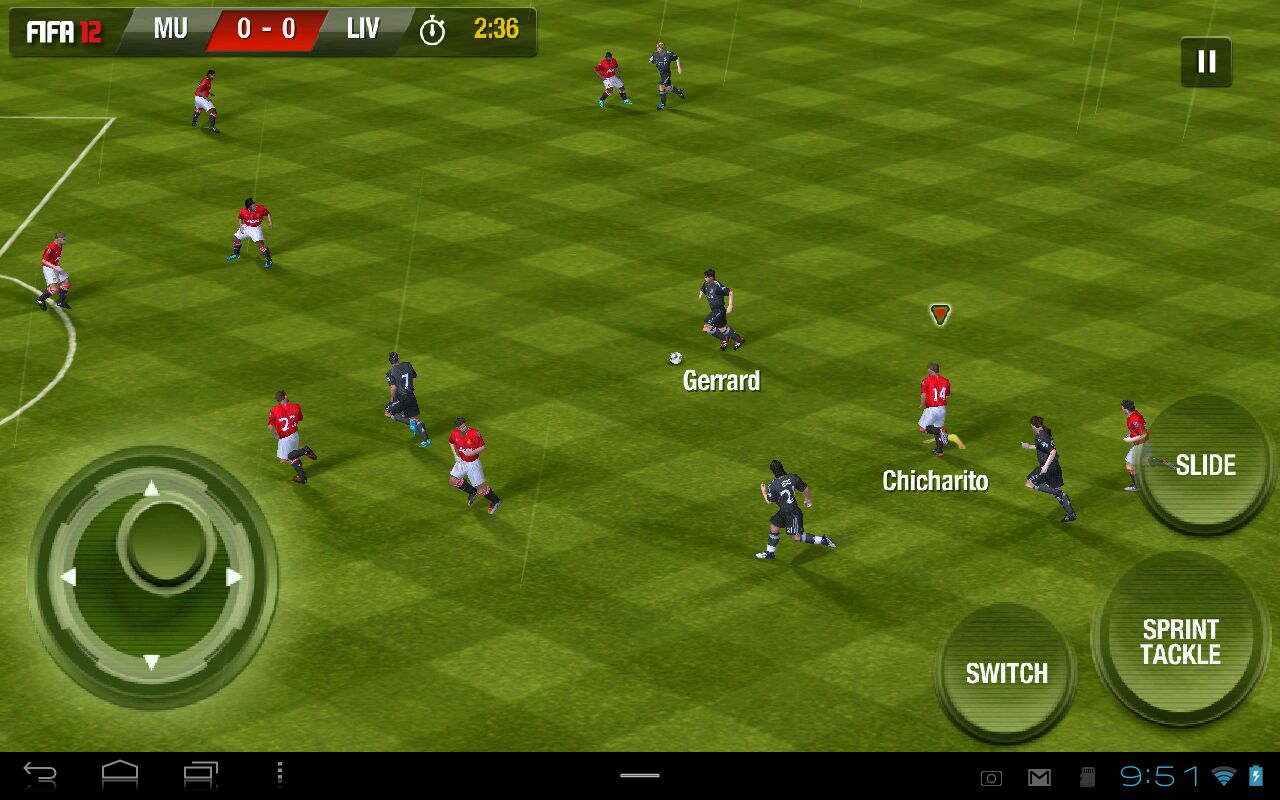Perform a slide tackle with SLIDE
The width and height of the screenshot is (1280, 800).
point(1204,464)
